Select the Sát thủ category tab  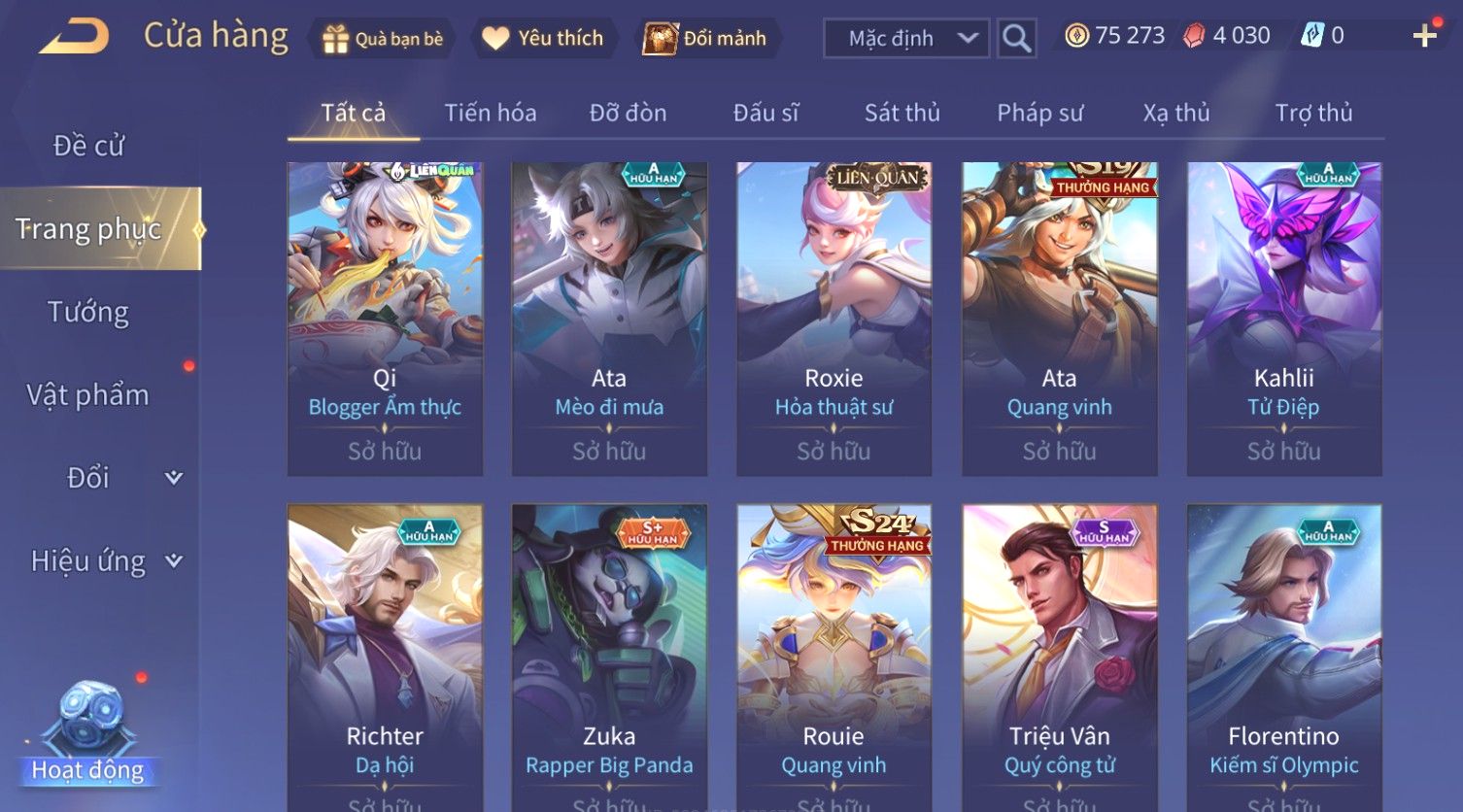point(902,113)
